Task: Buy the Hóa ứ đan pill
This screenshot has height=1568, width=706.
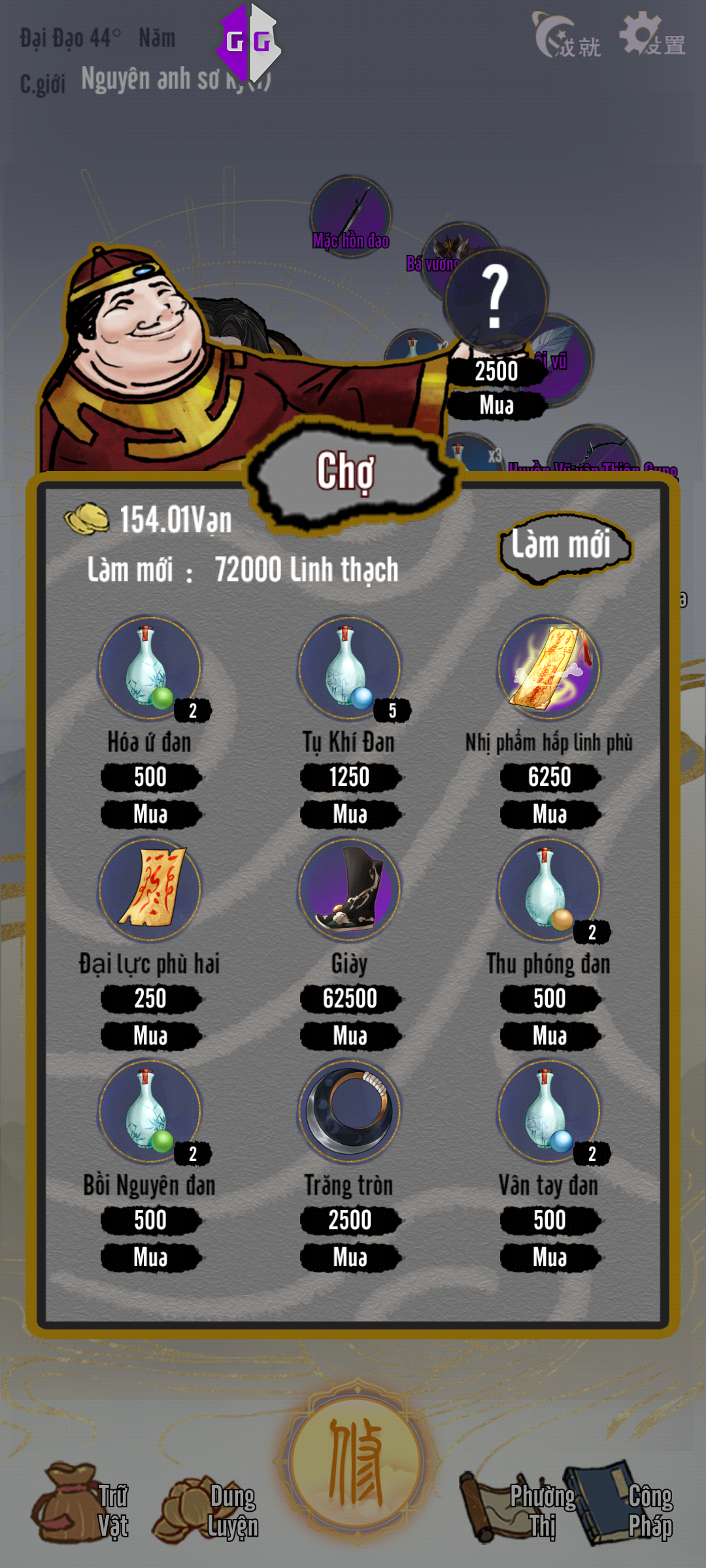Action: click(x=150, y=814)
